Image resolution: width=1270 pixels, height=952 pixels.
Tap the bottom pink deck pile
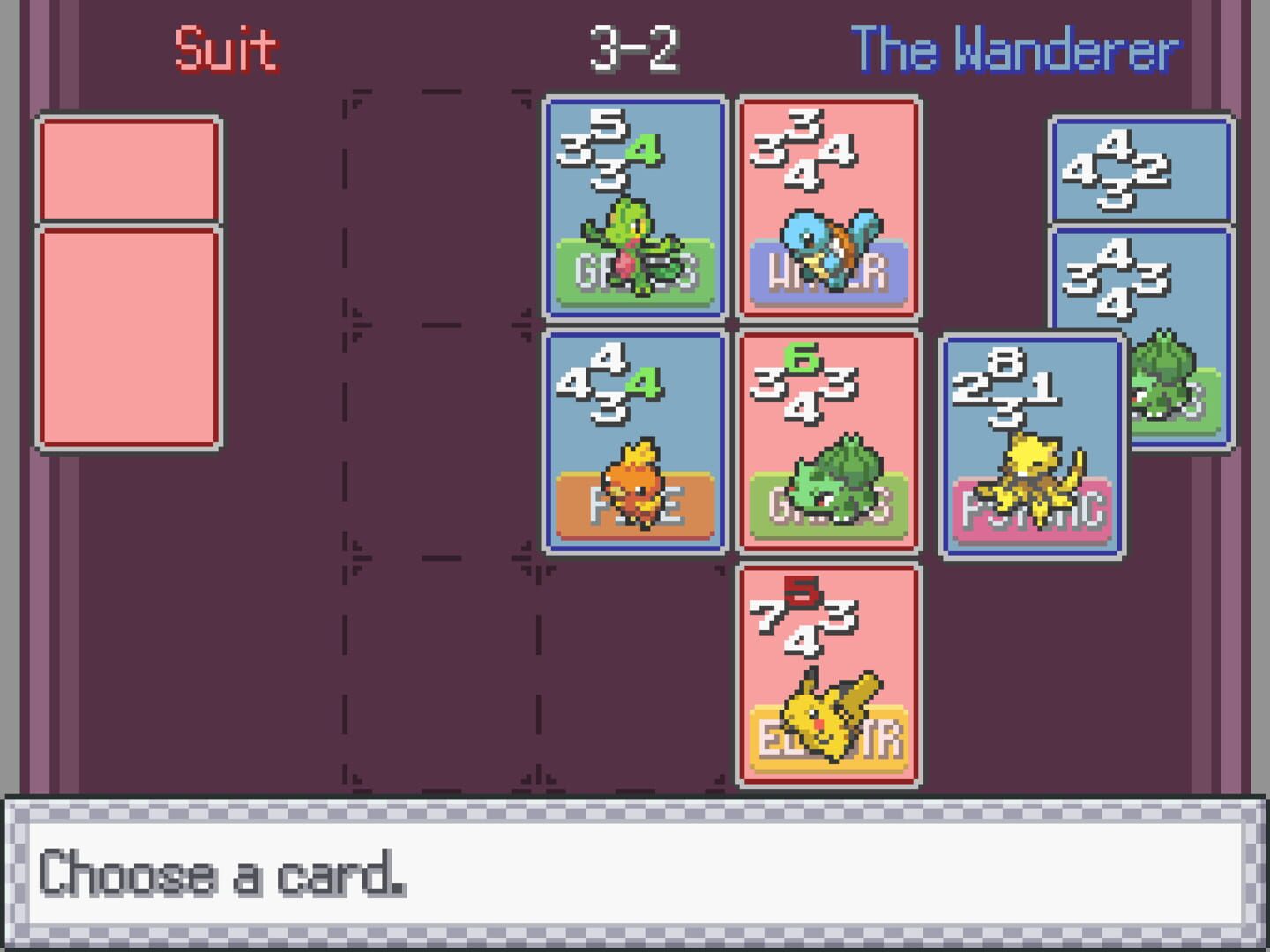(128, 339)
